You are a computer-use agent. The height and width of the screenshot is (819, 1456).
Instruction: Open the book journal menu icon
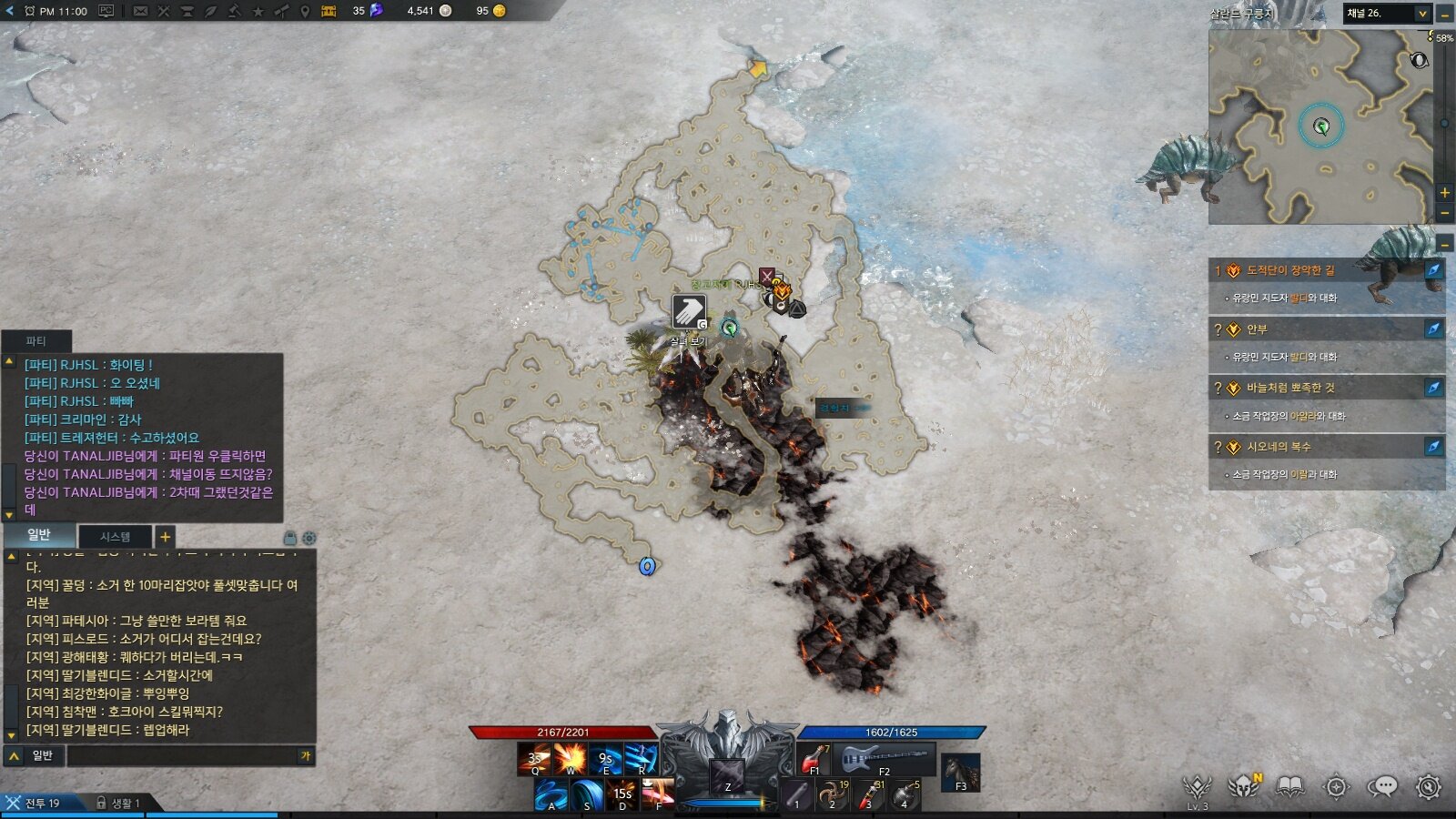click(x=1289, y=786)
